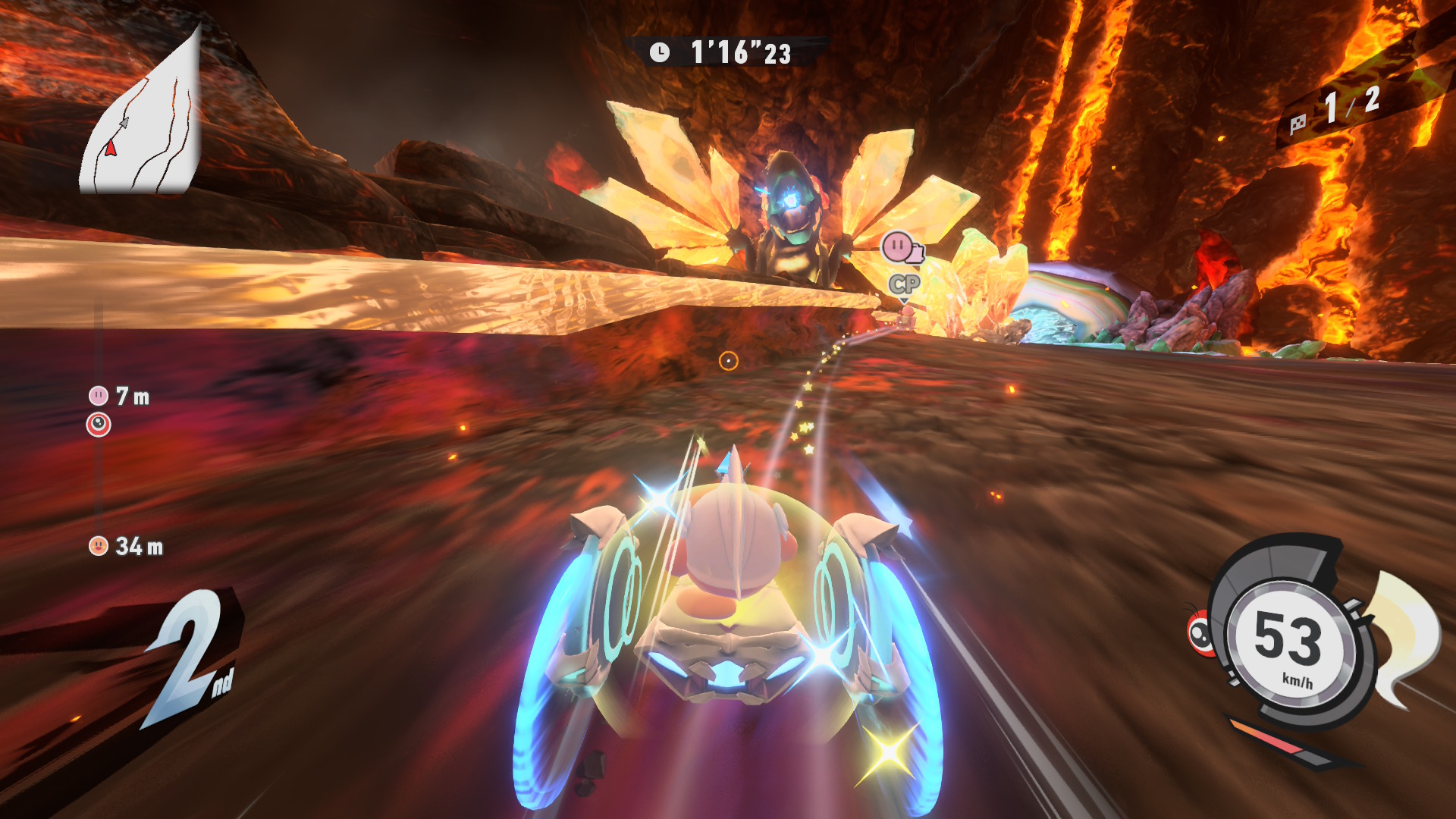Click the red player marker on progress bar
This screenshot has height=819, width=1456.
point(99,425)
